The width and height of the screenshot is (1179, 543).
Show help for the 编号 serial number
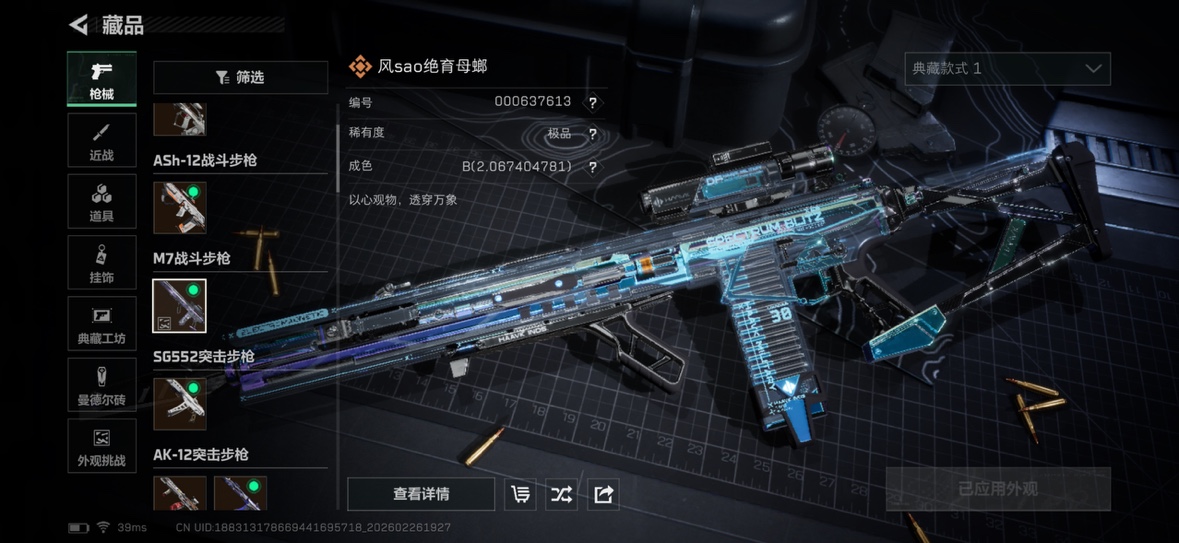(593, 102)
